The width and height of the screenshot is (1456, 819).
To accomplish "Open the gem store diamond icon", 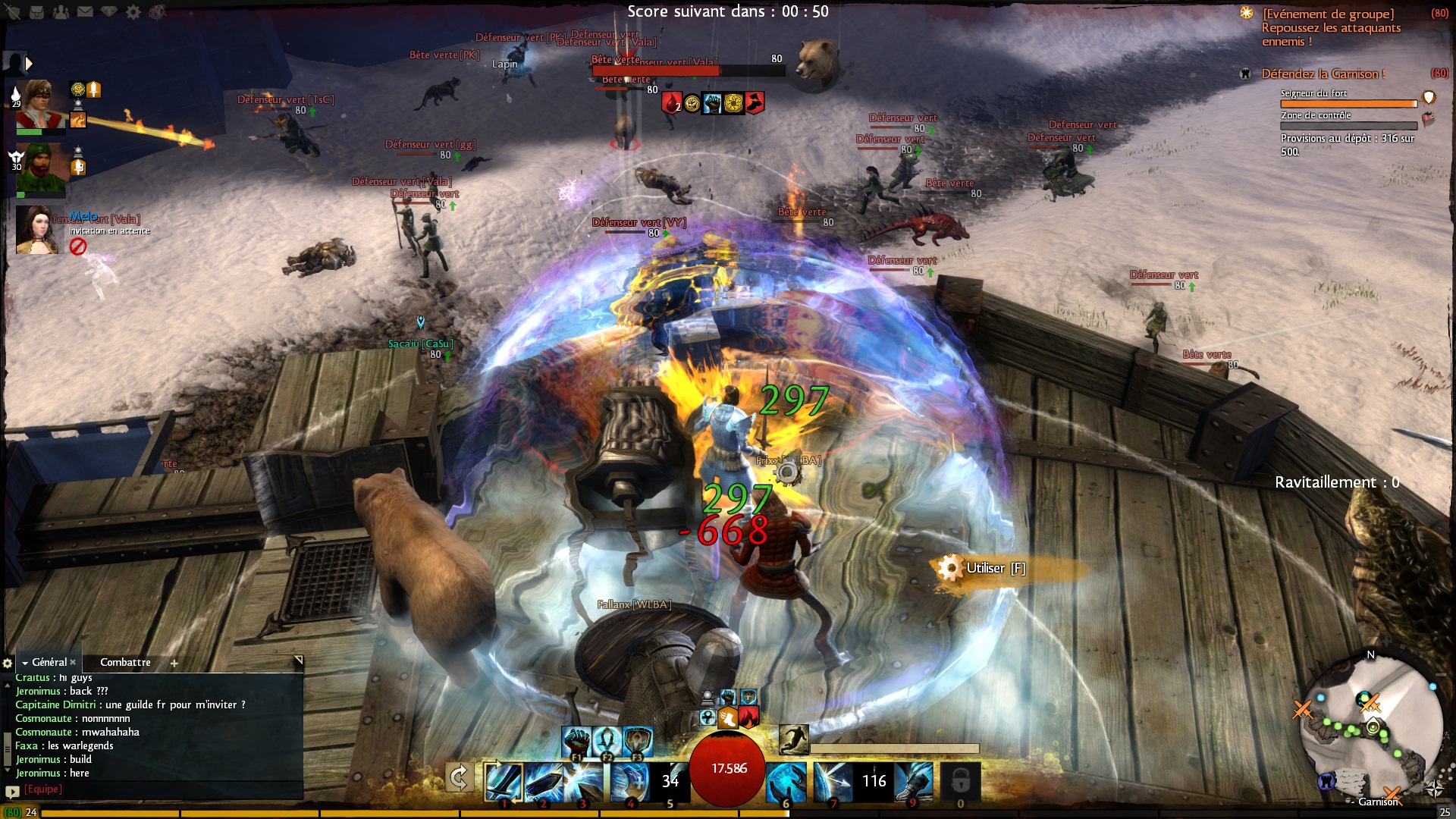I will 109,11.
